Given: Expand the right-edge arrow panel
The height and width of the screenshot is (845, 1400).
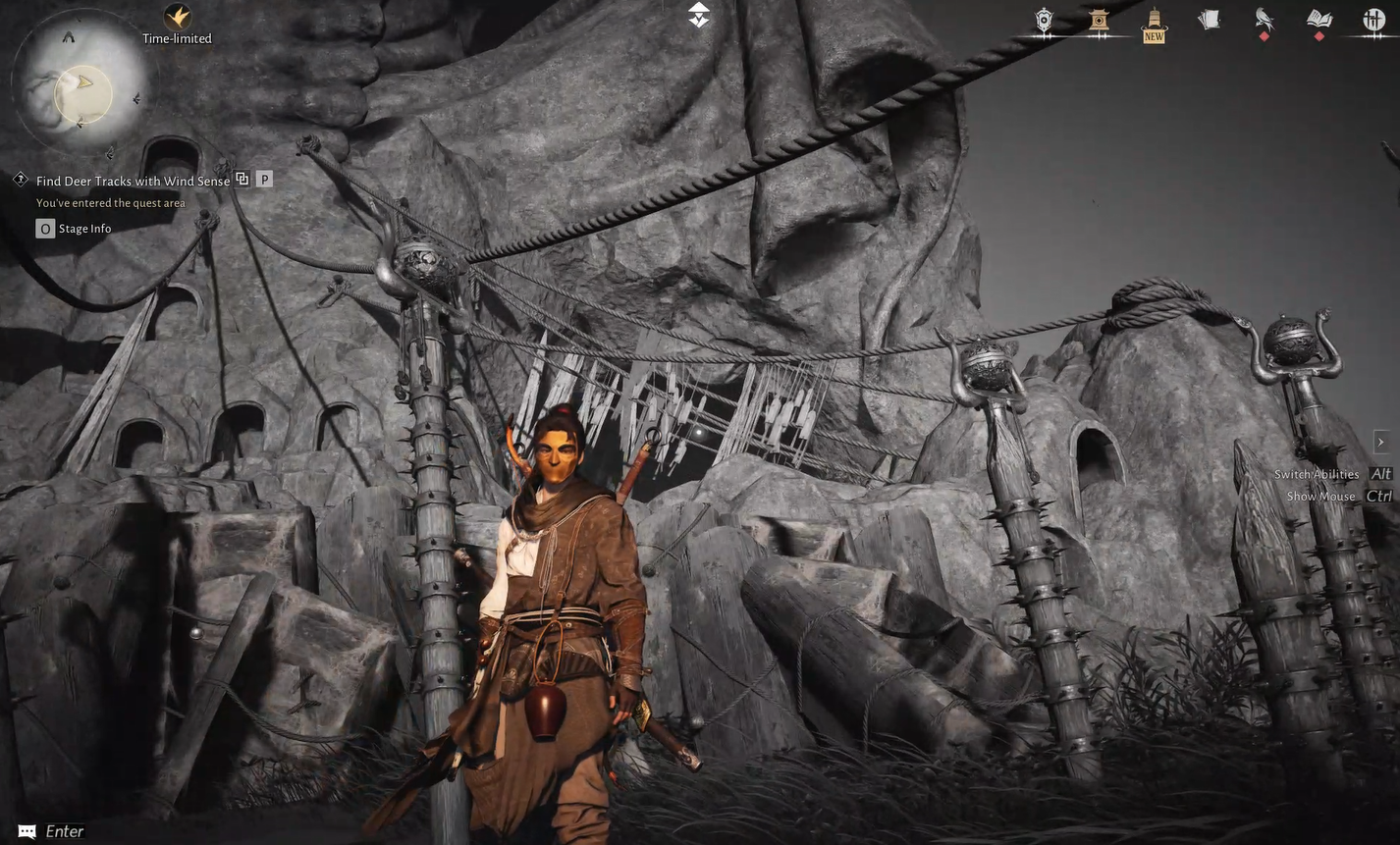Looking at the screenshot, I should [x=1380, y=442].
